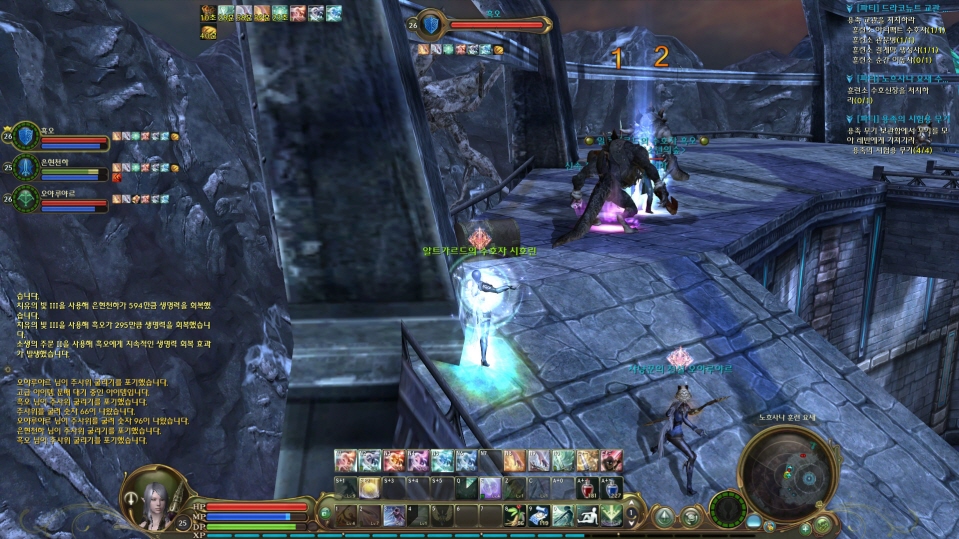This screenshot has height=539, width=959.
Task: Select party member 흑오 in the party list
Action: coord(60,137)
